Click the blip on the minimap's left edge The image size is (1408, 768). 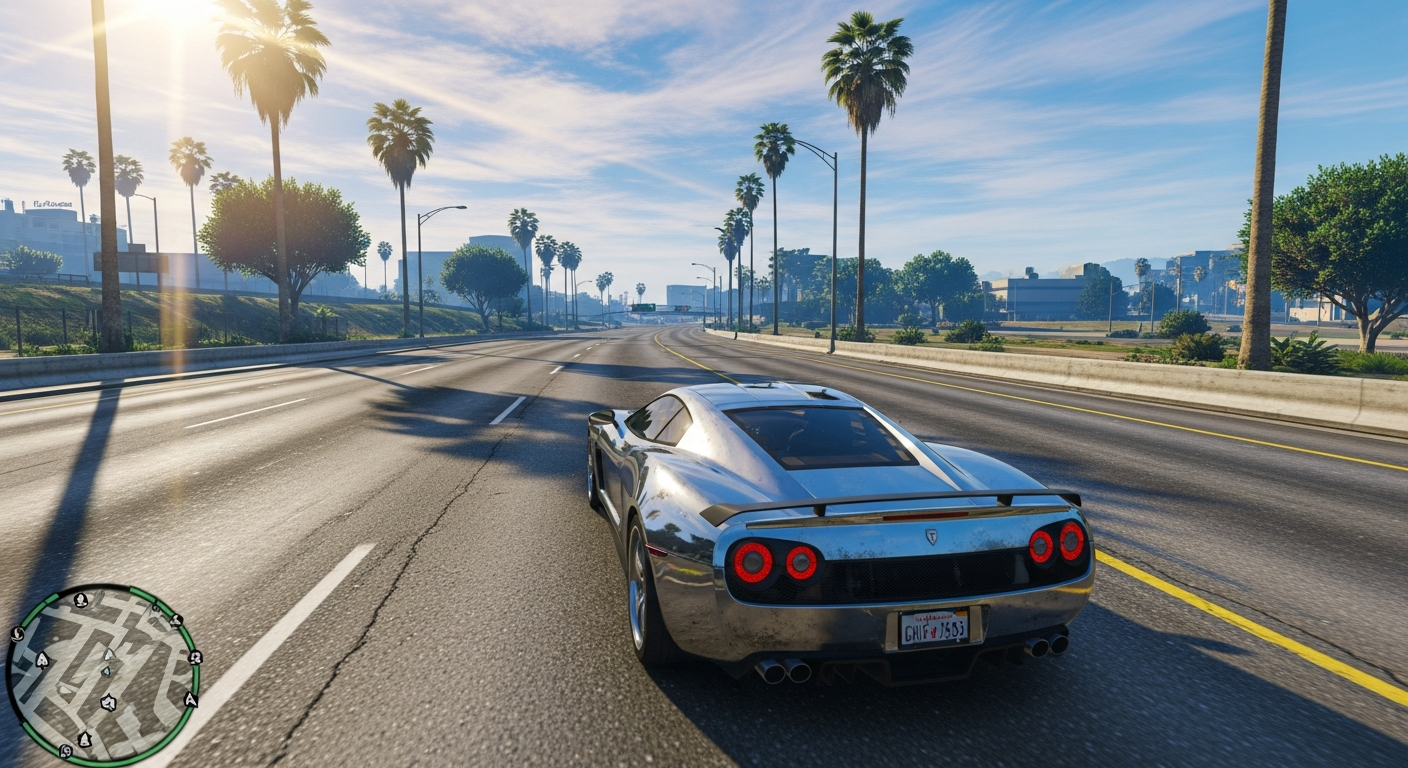click(16, 634)
